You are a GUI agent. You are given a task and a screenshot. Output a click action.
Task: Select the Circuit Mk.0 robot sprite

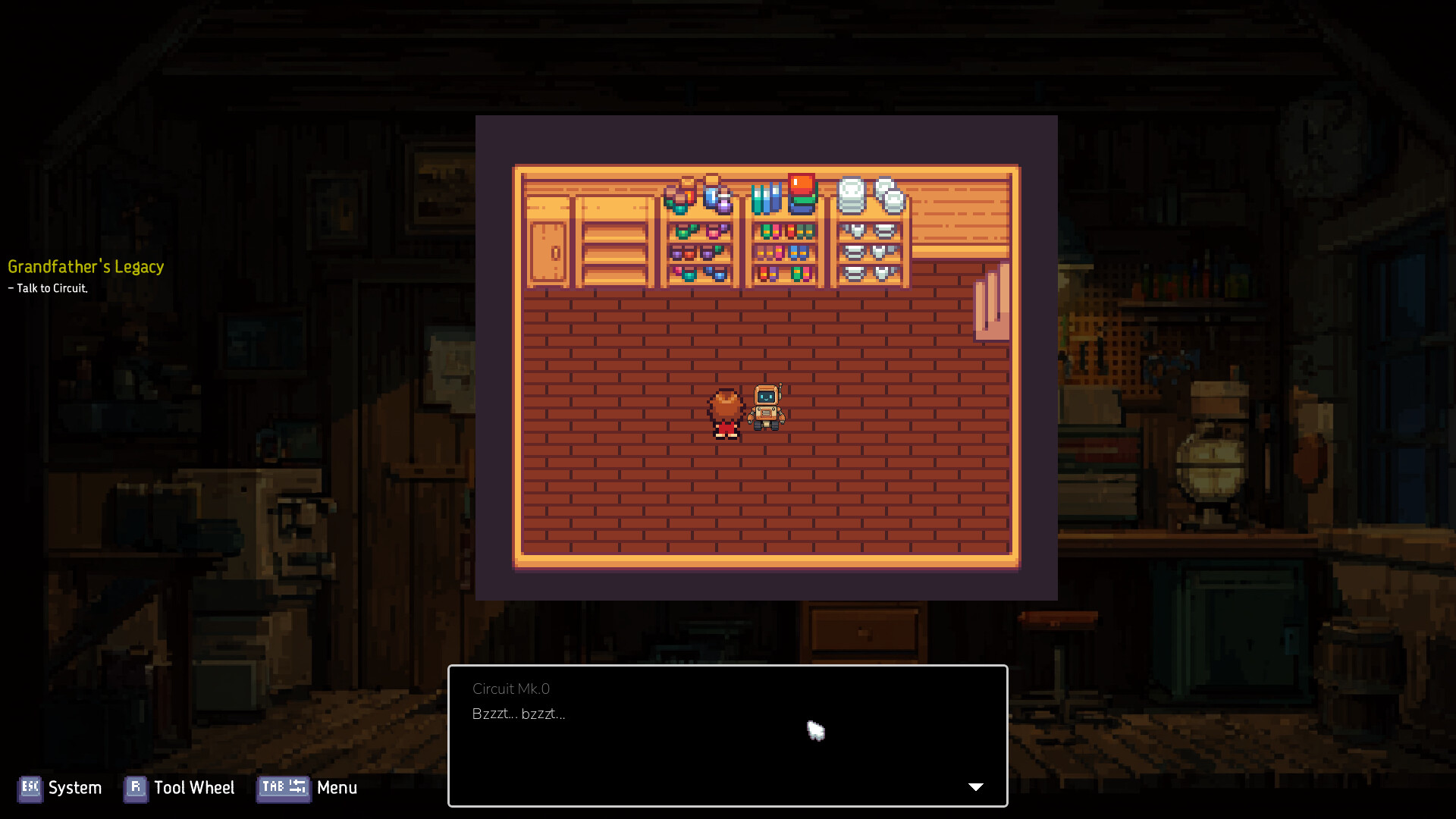(x=766, y=406)
